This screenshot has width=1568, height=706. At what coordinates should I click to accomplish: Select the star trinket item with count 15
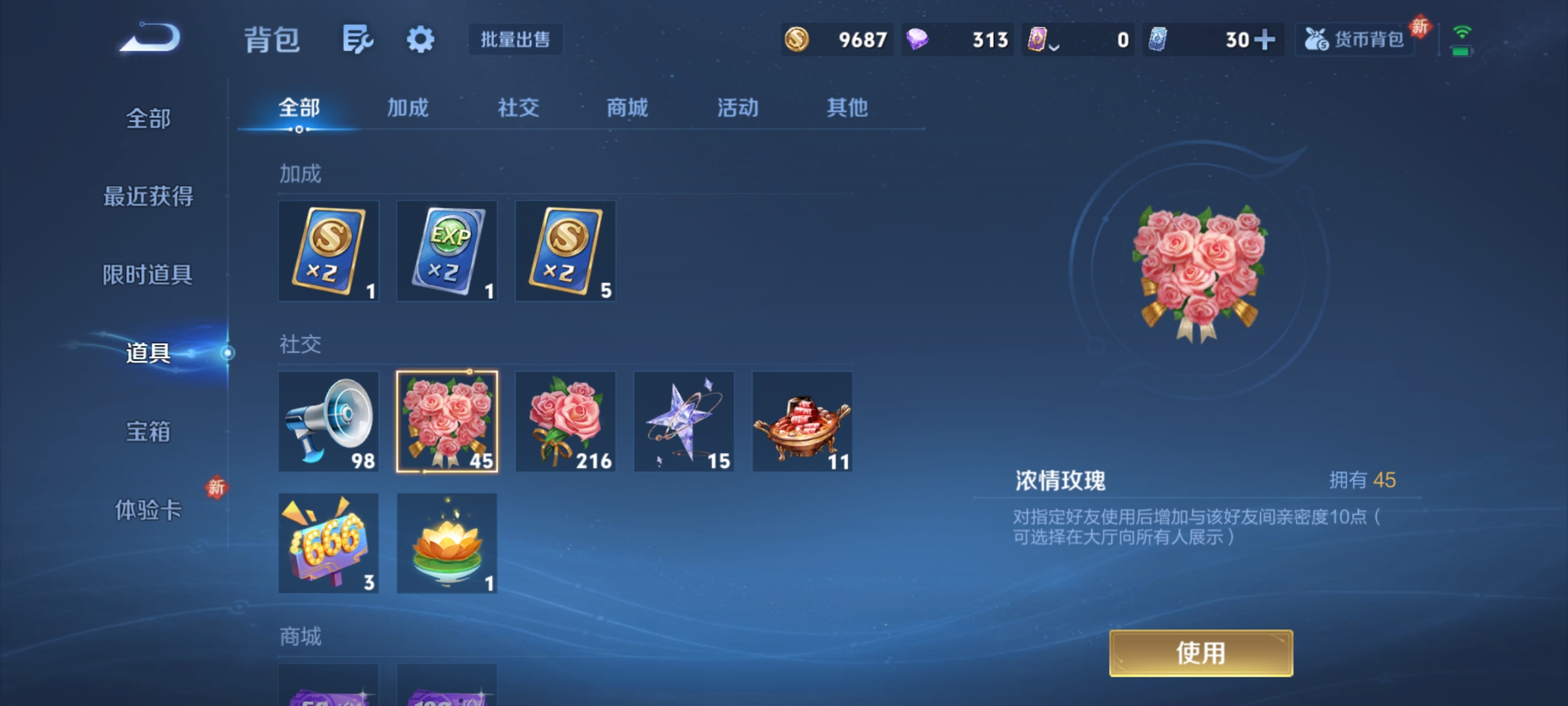pos(683,422)
